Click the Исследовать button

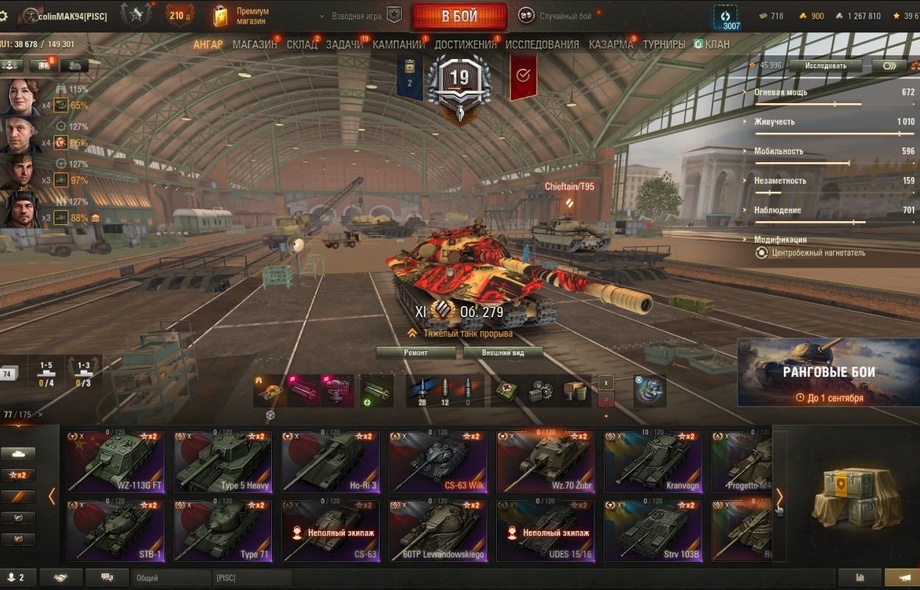pos(825,66)
